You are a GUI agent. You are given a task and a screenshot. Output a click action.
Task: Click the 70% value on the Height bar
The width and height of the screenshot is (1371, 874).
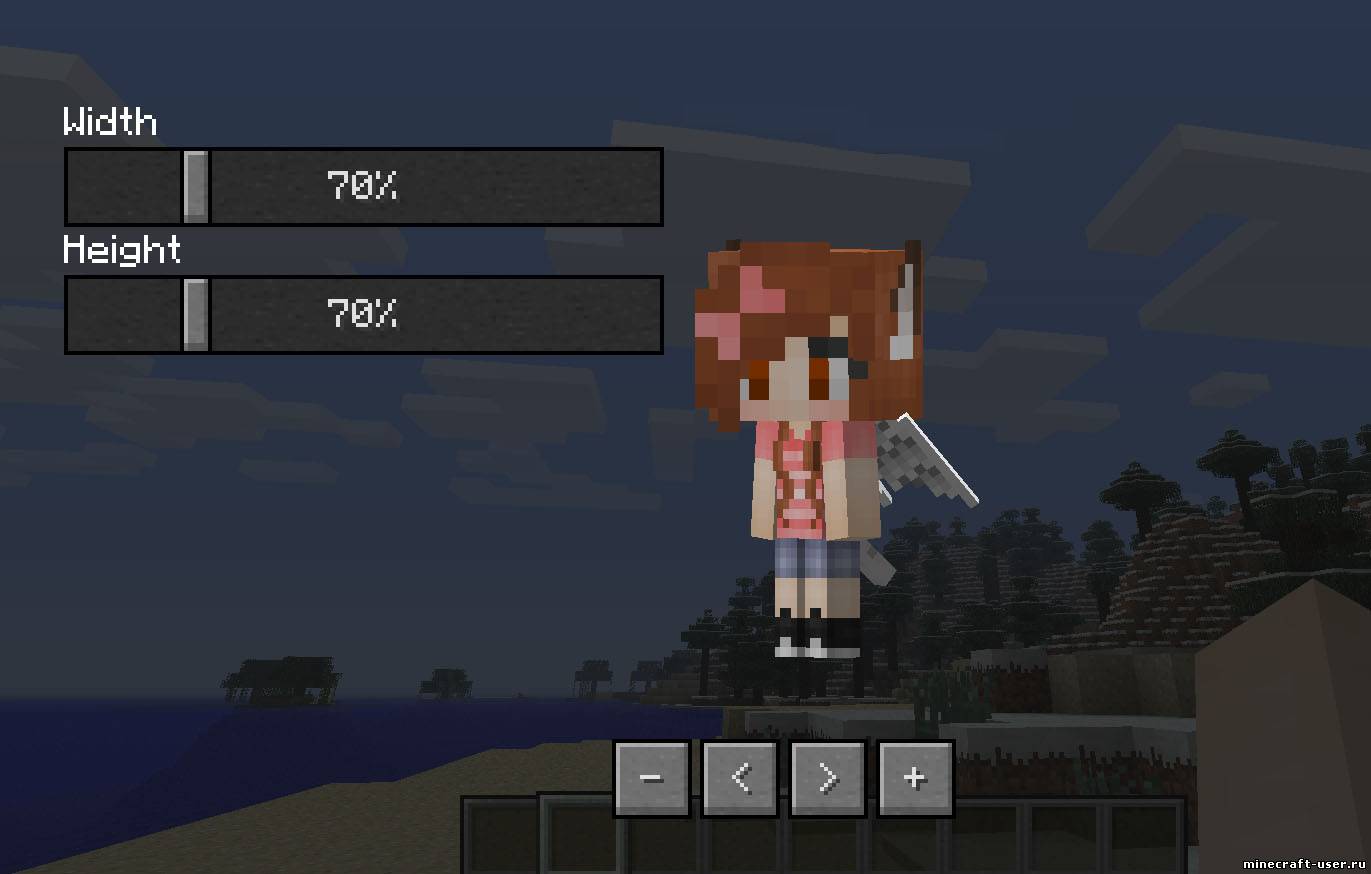pos(360,314)
